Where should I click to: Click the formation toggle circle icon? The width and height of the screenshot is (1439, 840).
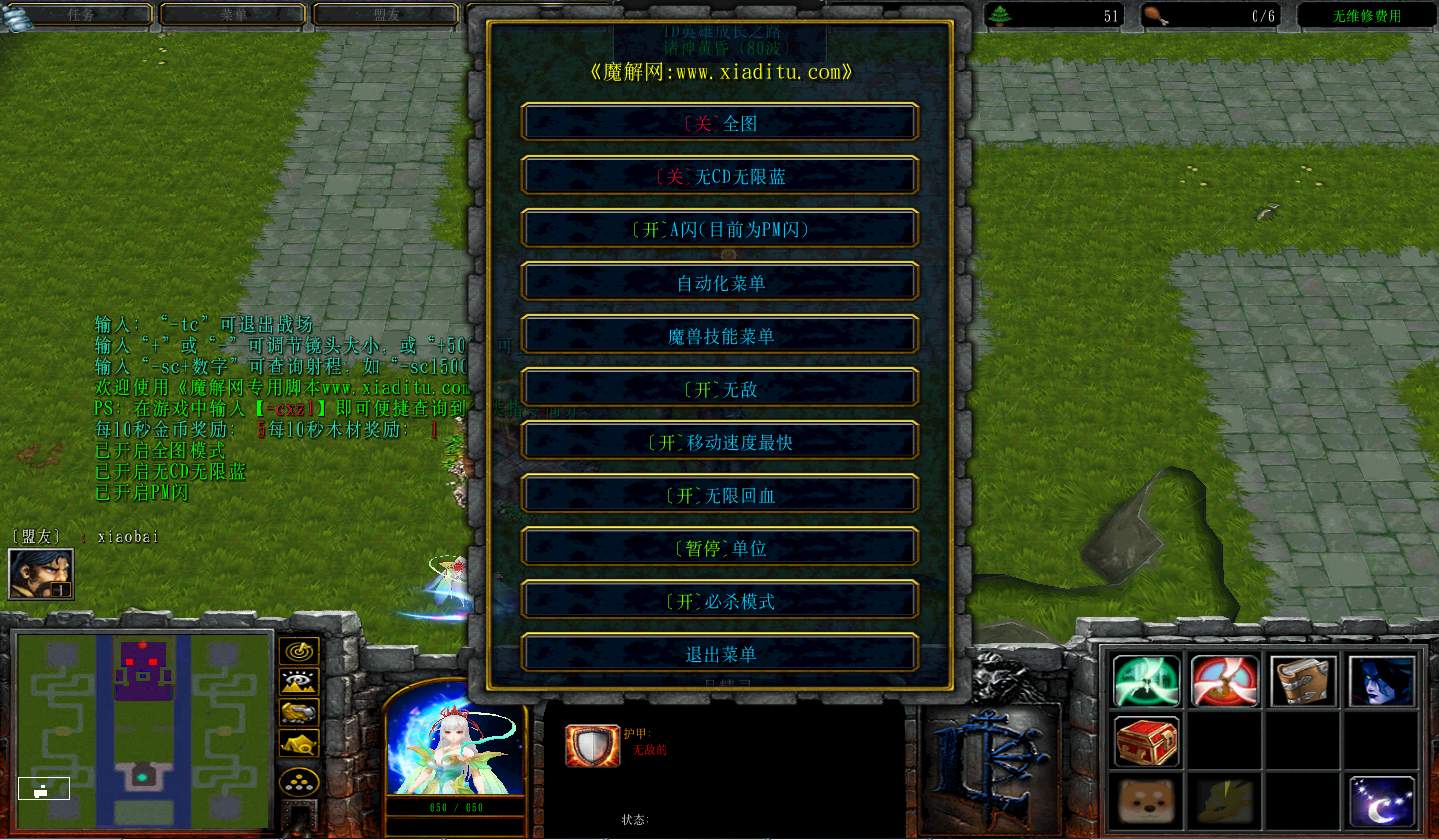pos(300,783)
